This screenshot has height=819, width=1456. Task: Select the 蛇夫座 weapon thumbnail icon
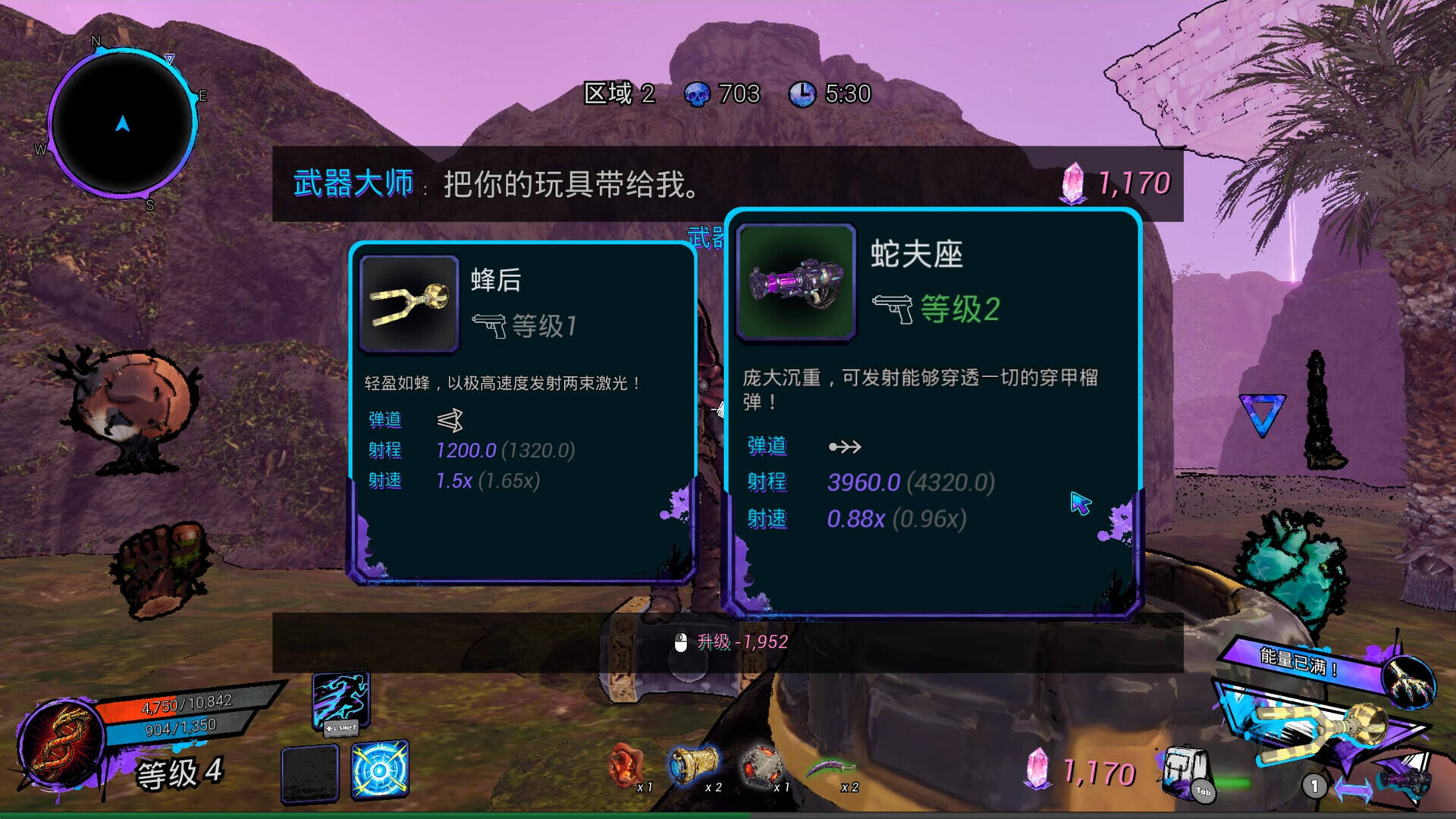[x=795, y=285]
